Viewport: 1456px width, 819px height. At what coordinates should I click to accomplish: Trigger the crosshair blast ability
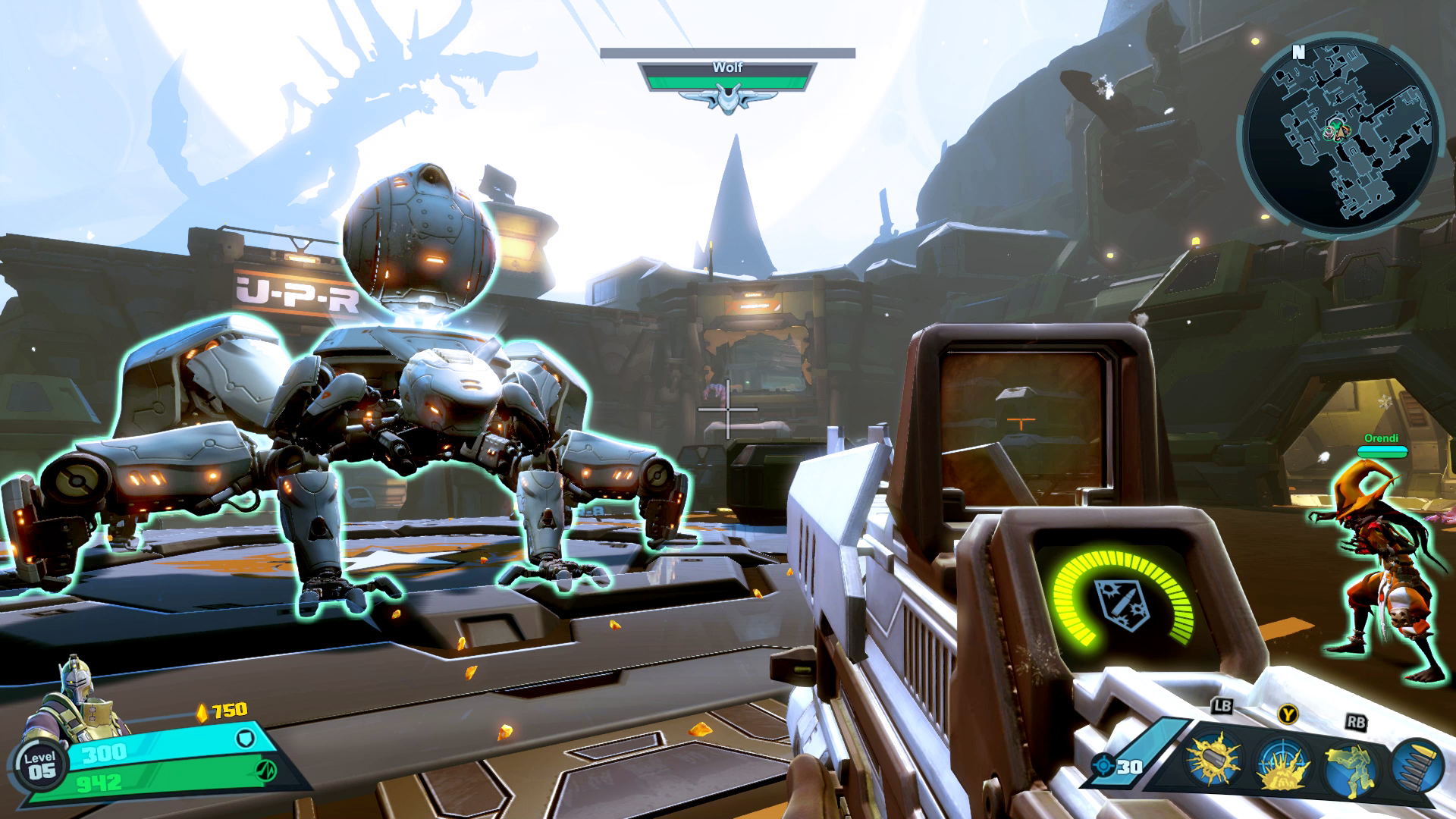(x=1283, y=762)
